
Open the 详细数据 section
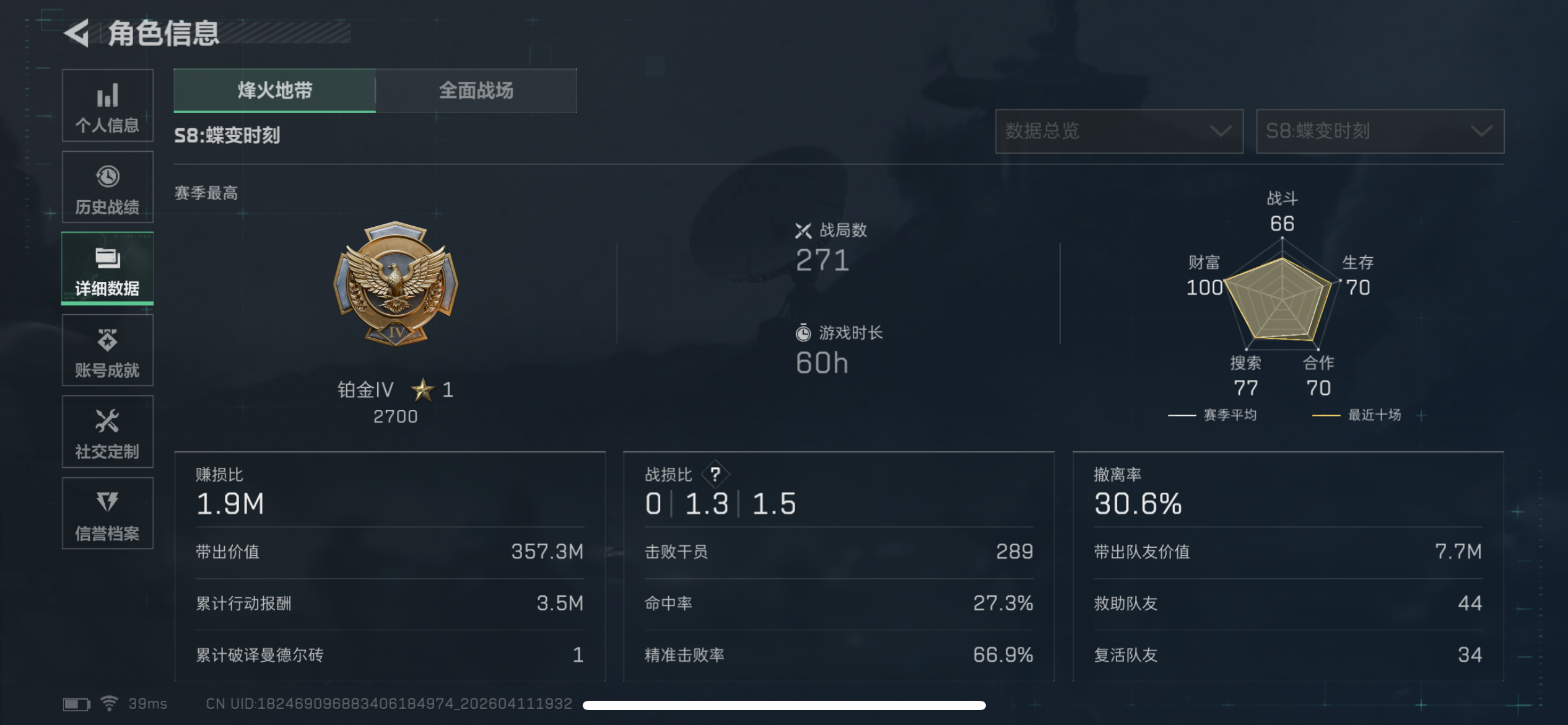pyautogui.click(x=107, y=269)
